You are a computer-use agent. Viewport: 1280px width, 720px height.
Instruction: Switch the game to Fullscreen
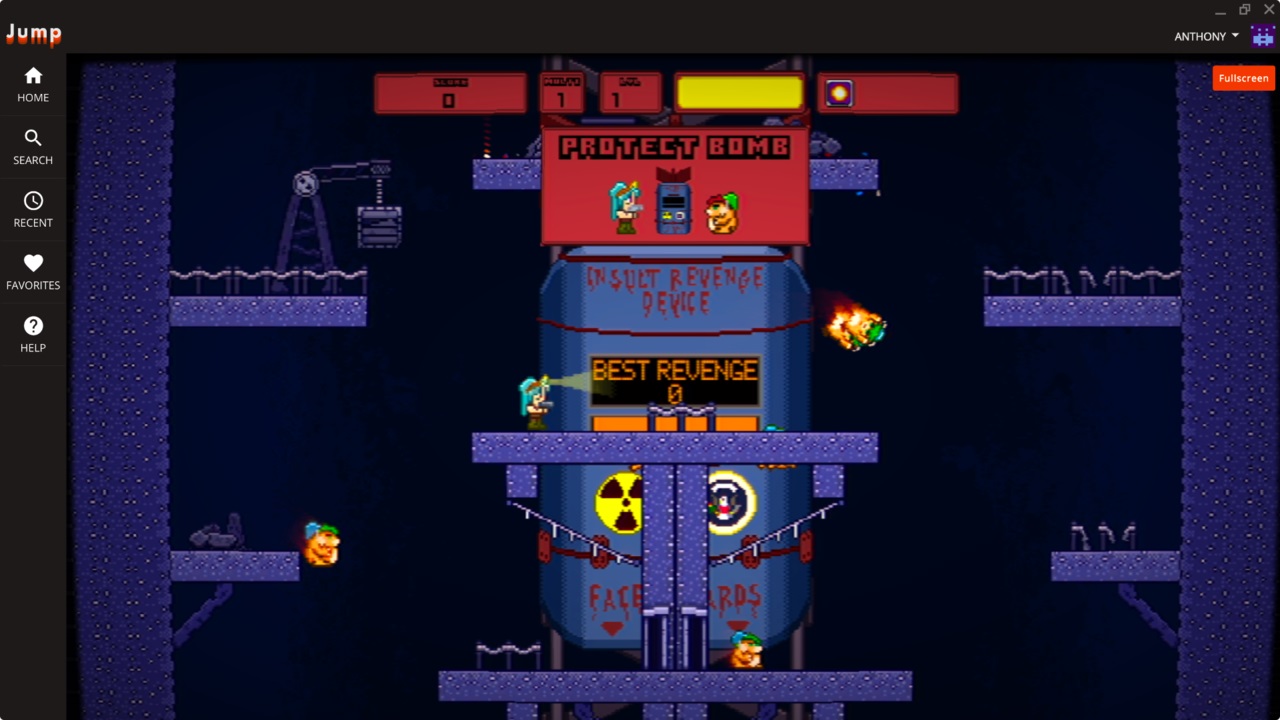coord(1243,78)
